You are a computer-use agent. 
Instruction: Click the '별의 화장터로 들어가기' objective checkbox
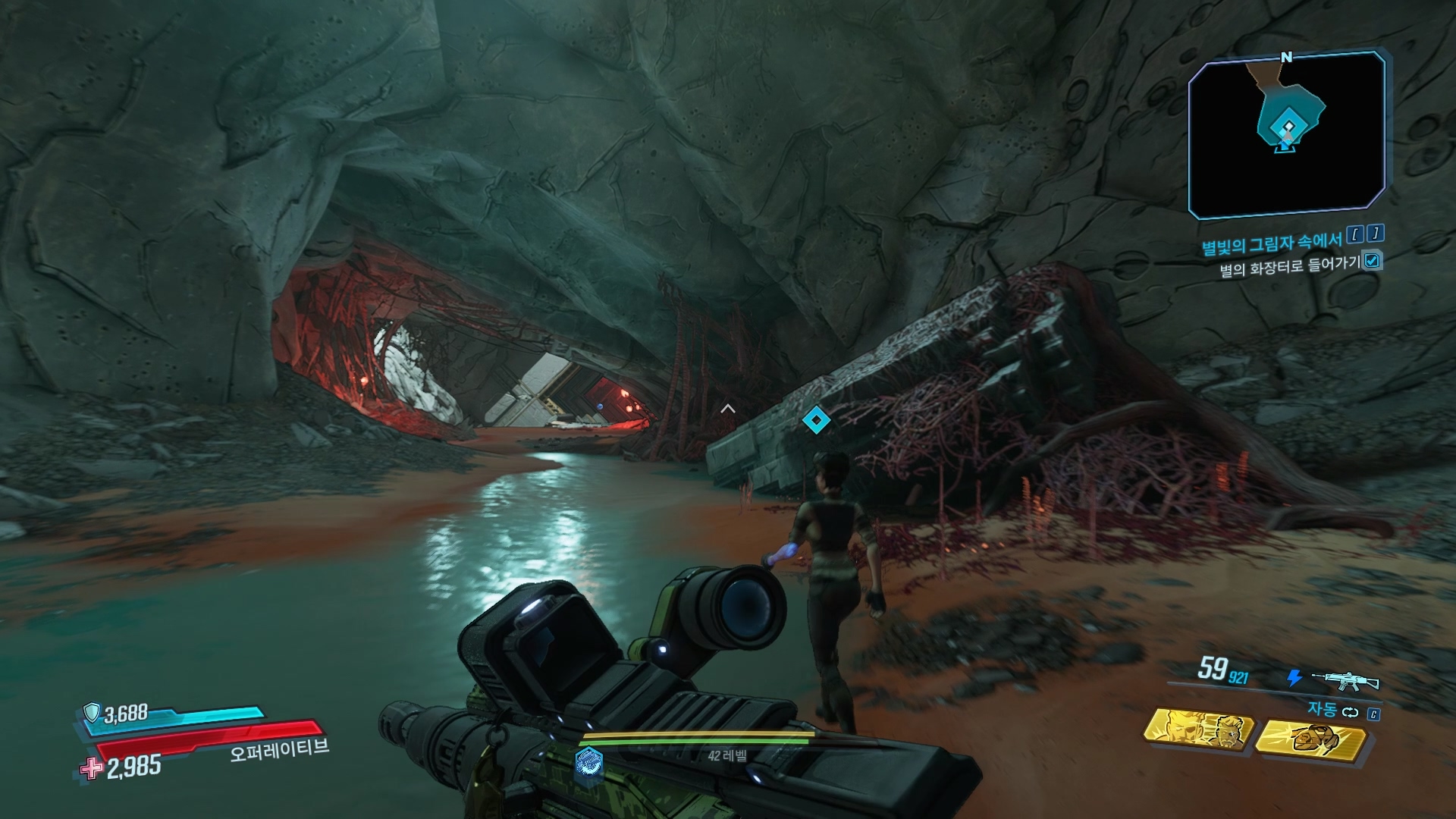pos(1372,261)
